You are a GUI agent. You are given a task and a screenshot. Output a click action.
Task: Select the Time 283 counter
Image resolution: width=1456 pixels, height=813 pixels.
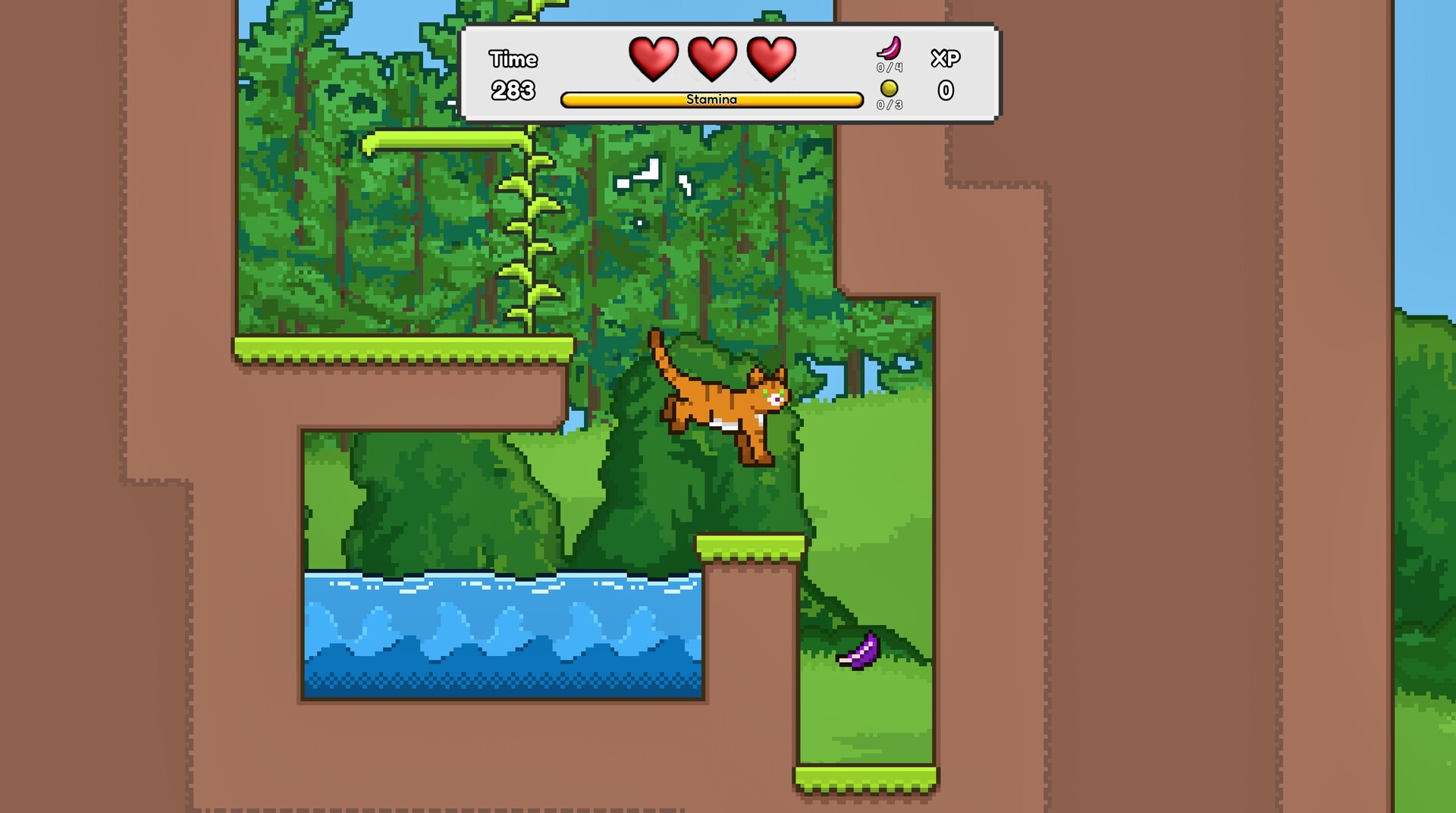click(x=513, y=90)
